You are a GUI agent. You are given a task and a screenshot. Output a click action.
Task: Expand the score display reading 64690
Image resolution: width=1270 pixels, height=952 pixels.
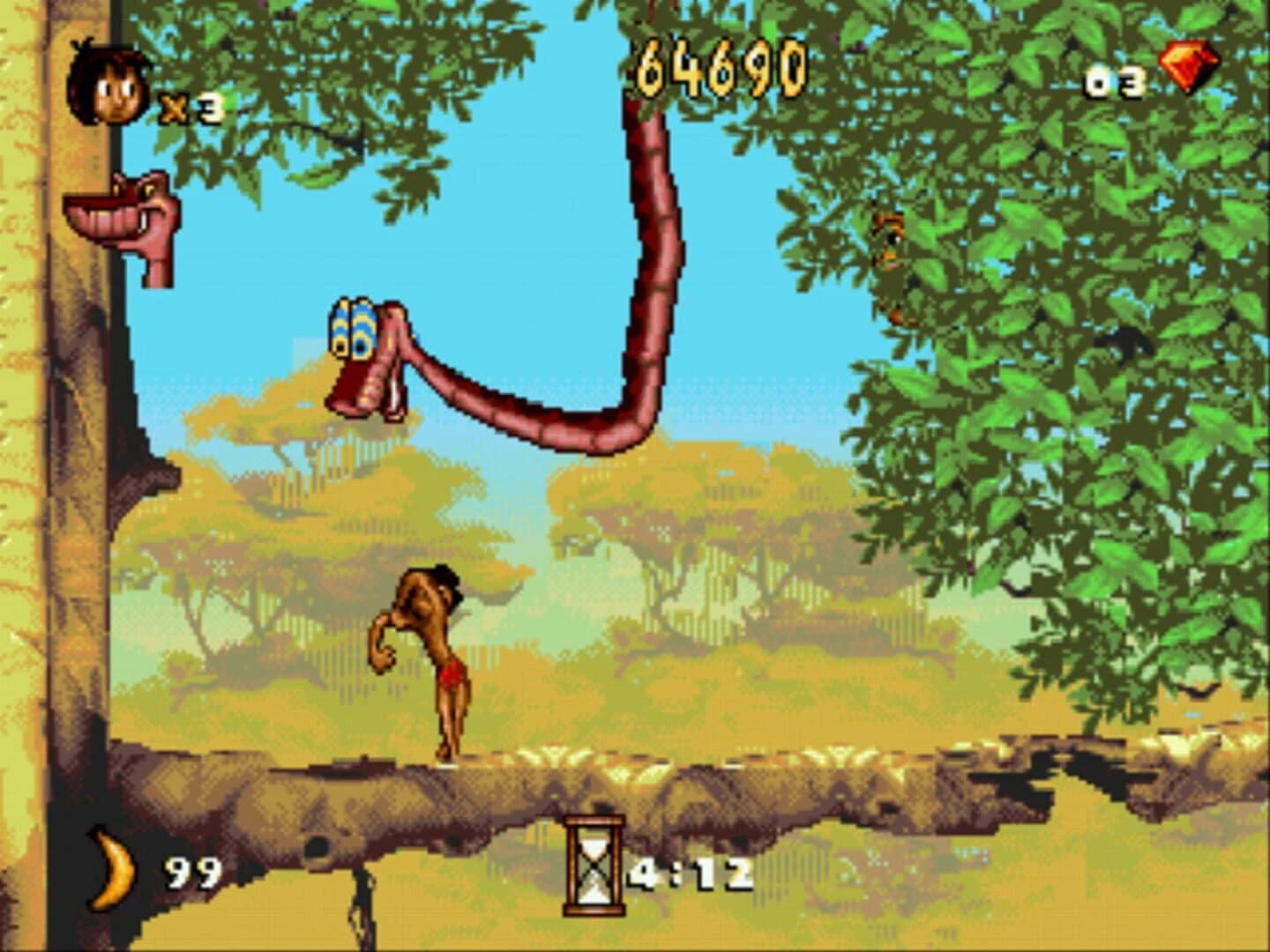point(719,66)
